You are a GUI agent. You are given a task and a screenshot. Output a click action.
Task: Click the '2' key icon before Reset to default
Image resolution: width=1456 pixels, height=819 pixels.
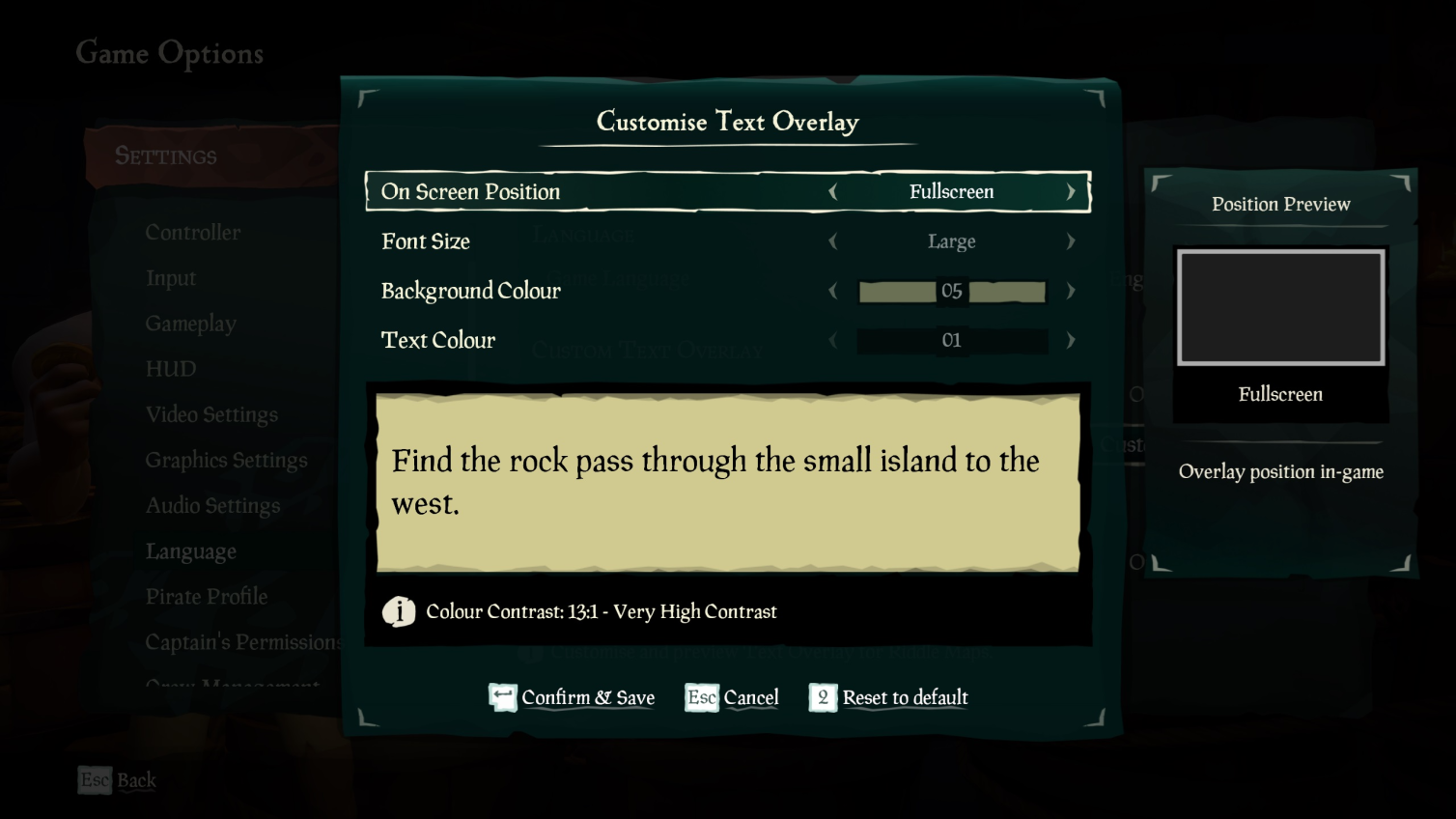823,697
